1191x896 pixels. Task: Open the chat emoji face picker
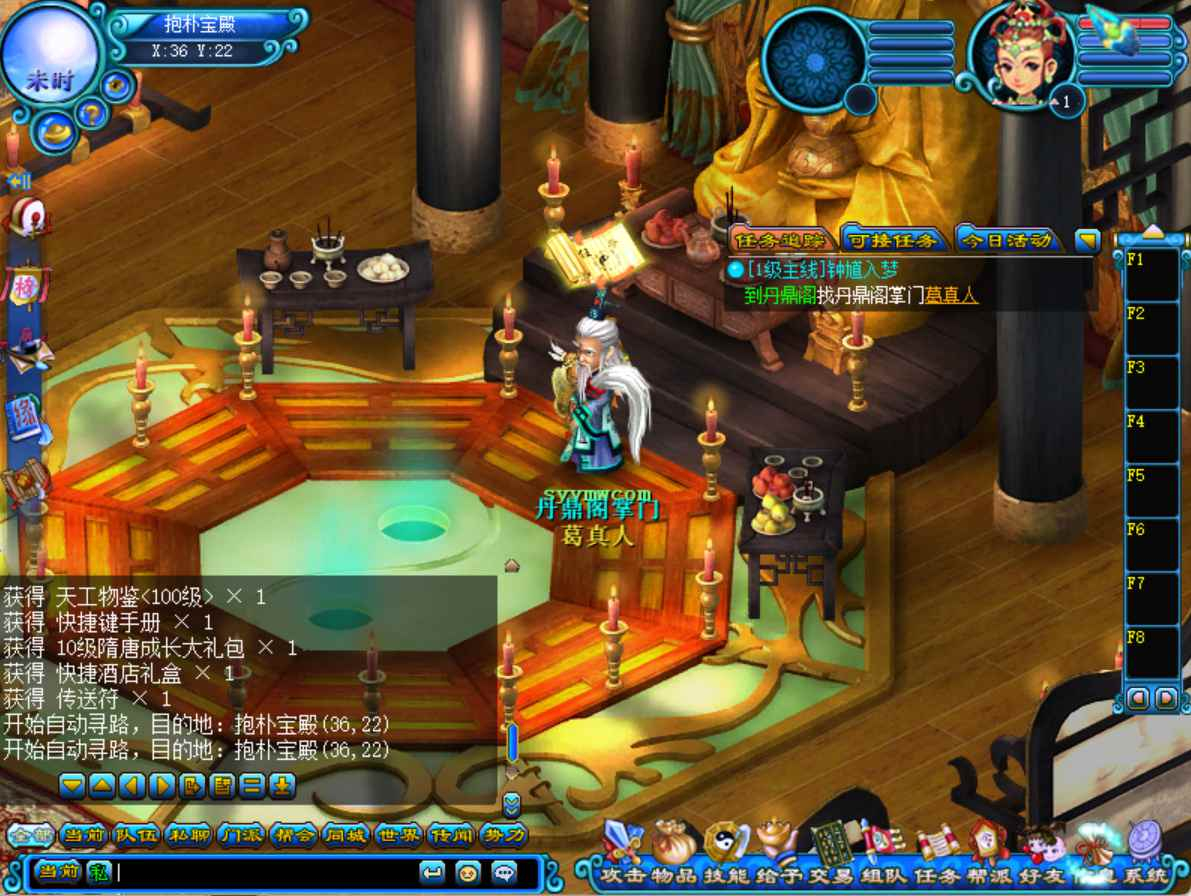(467, 872)
